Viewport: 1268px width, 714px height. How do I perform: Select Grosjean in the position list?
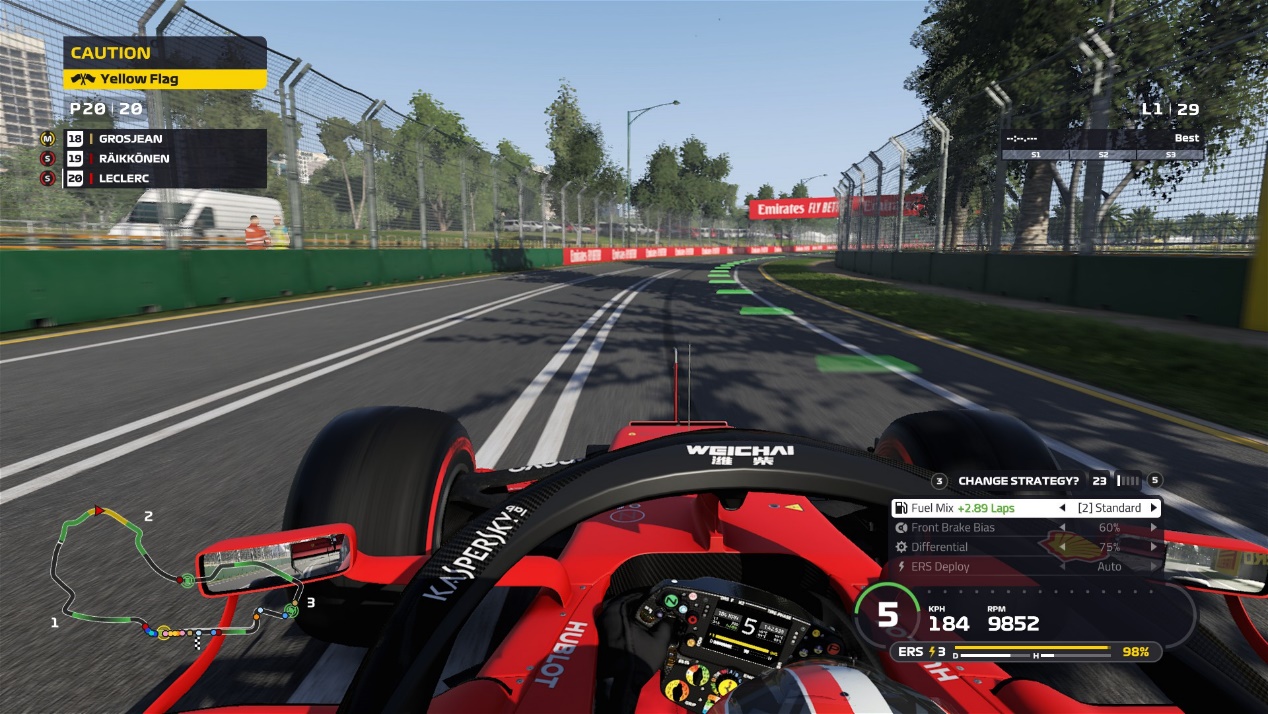pos(165,139)
